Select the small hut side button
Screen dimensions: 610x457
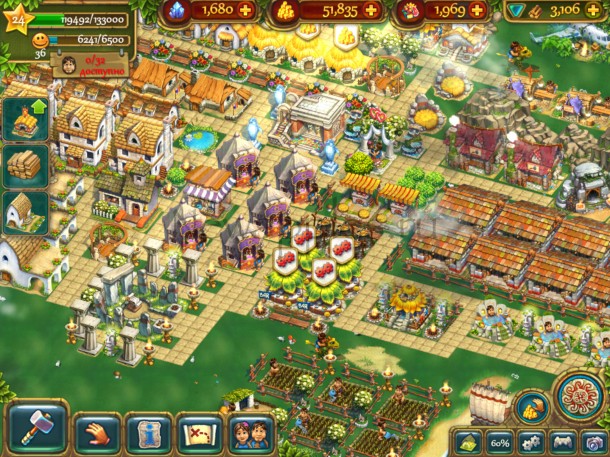(26, 212)
